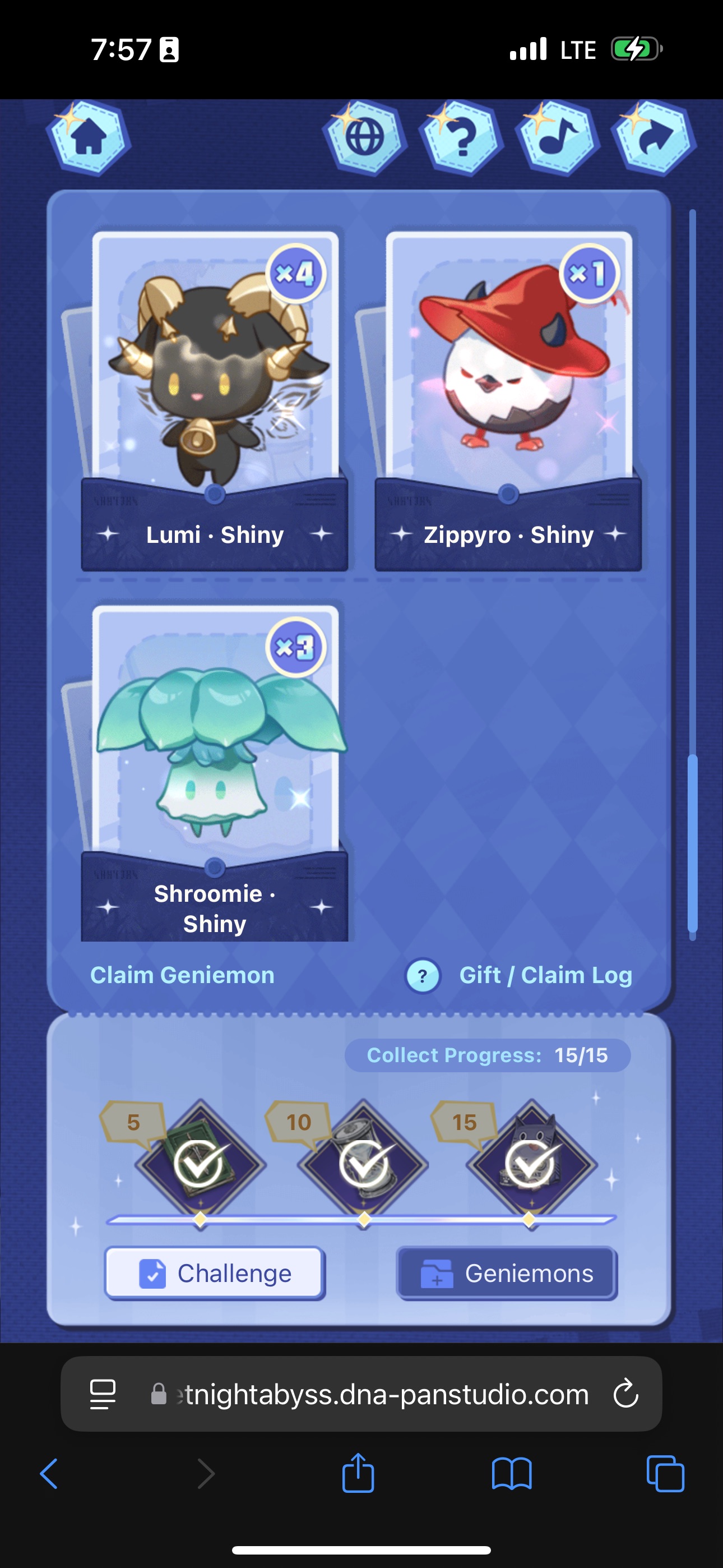Screen dimensions: 723x1568
Task: View the 10-collect milestone reward
Action: (363, 1164)
